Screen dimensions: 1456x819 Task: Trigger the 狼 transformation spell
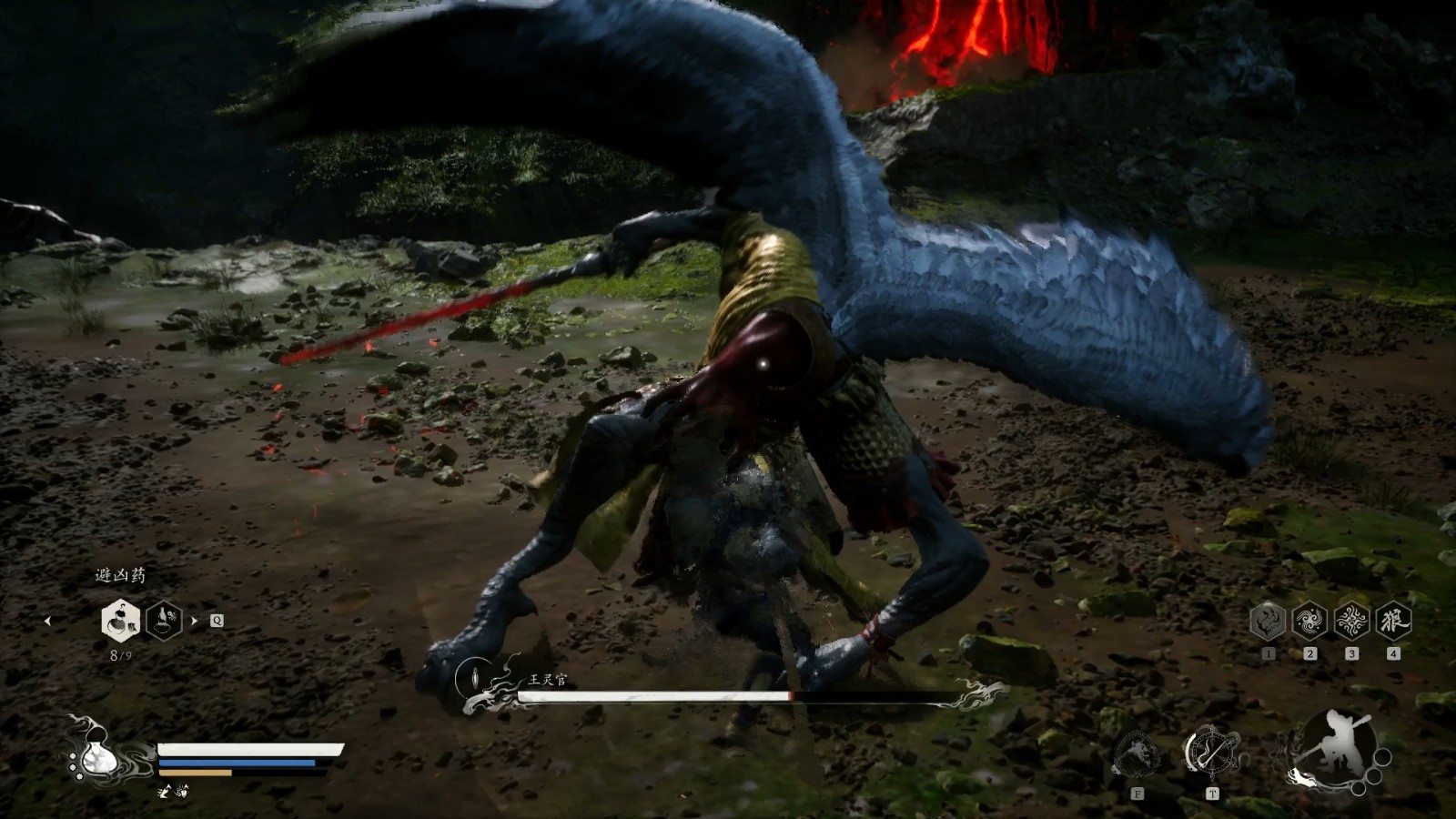[x=1393, y=622]
